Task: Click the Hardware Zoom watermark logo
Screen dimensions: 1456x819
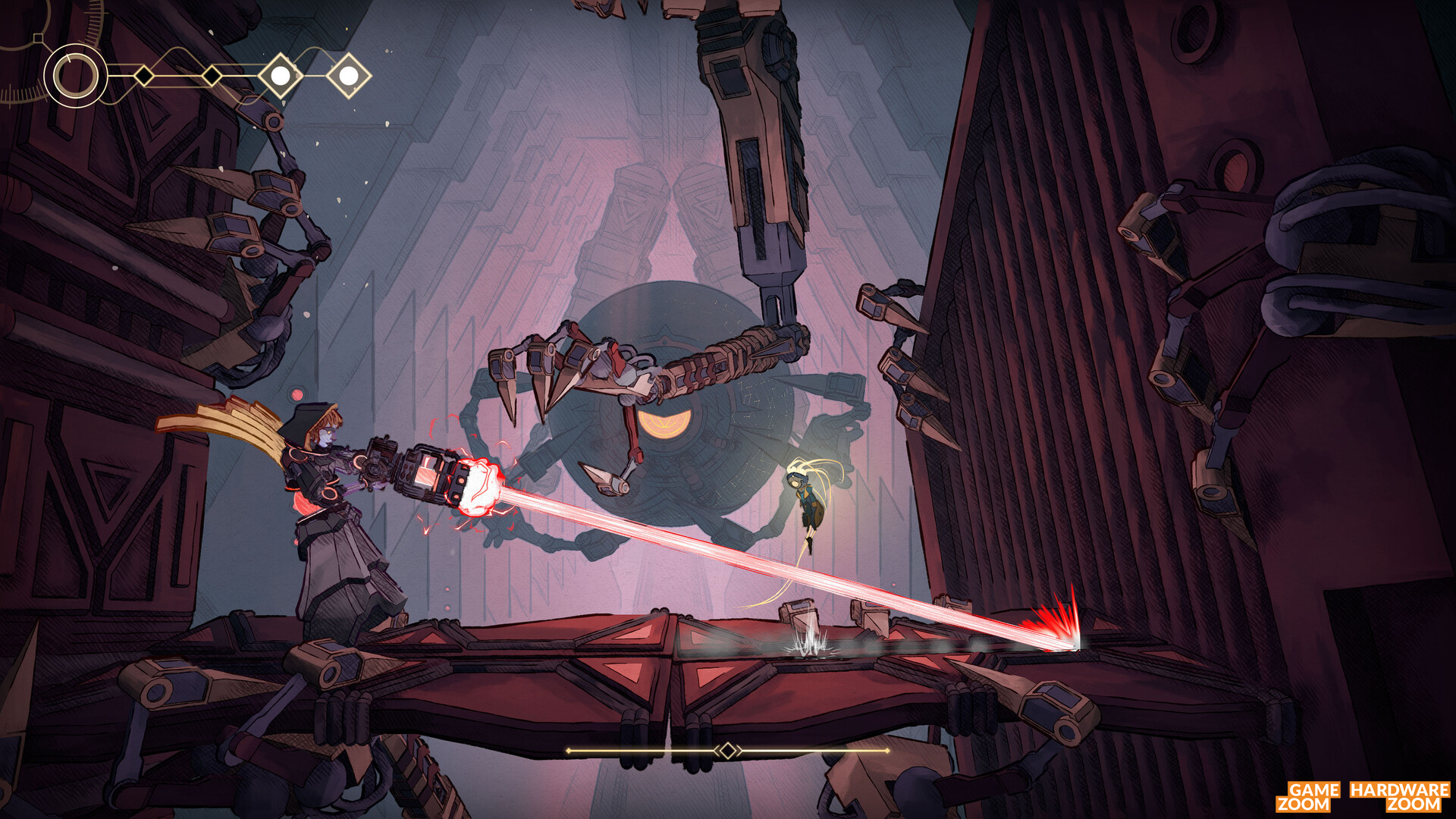Action: pyautogui.click(x=1400, y=796)
